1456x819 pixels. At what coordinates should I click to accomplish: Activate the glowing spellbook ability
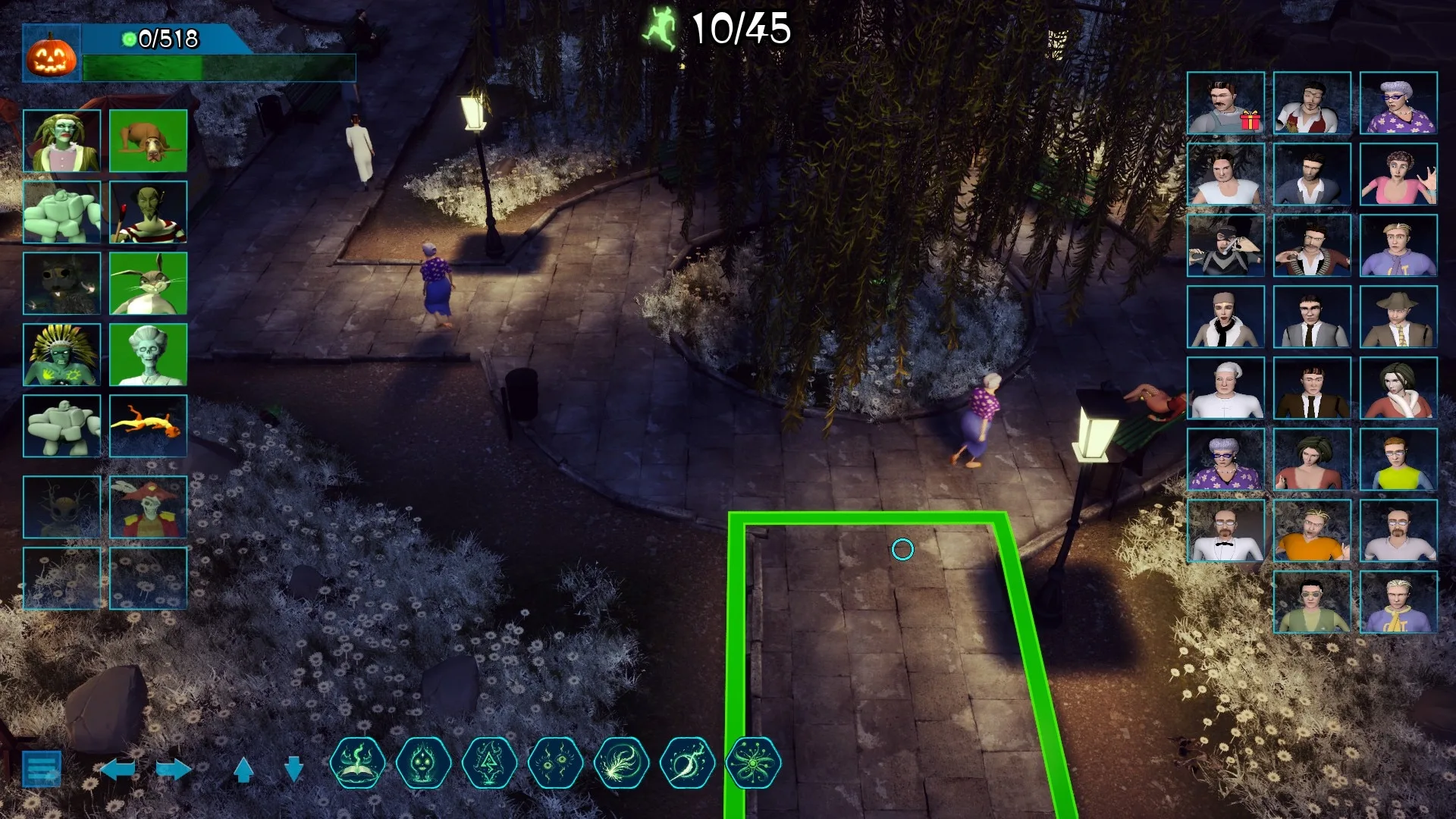point(358,763)
